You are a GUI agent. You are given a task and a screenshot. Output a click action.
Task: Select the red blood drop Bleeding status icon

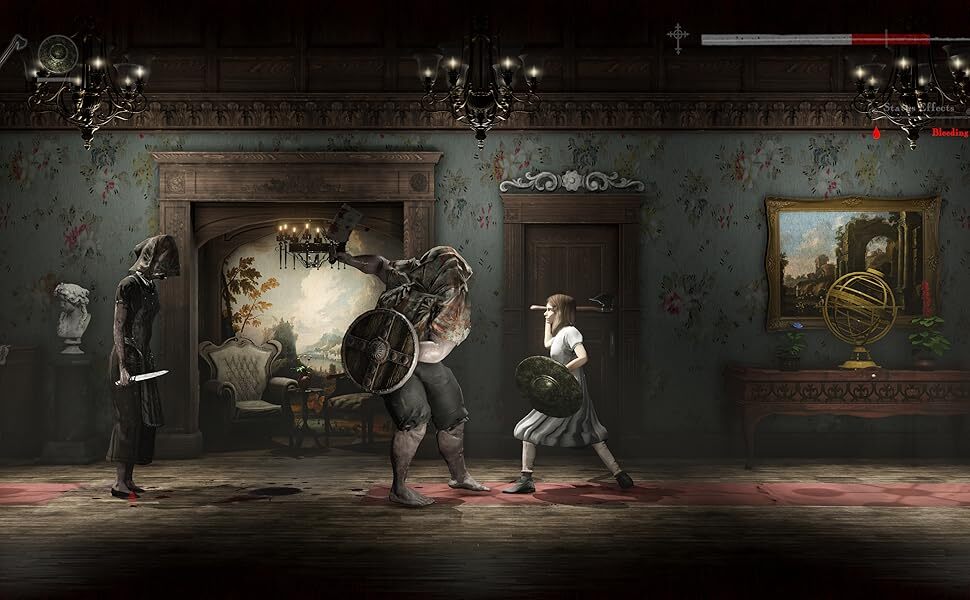[x=876, y=131]
